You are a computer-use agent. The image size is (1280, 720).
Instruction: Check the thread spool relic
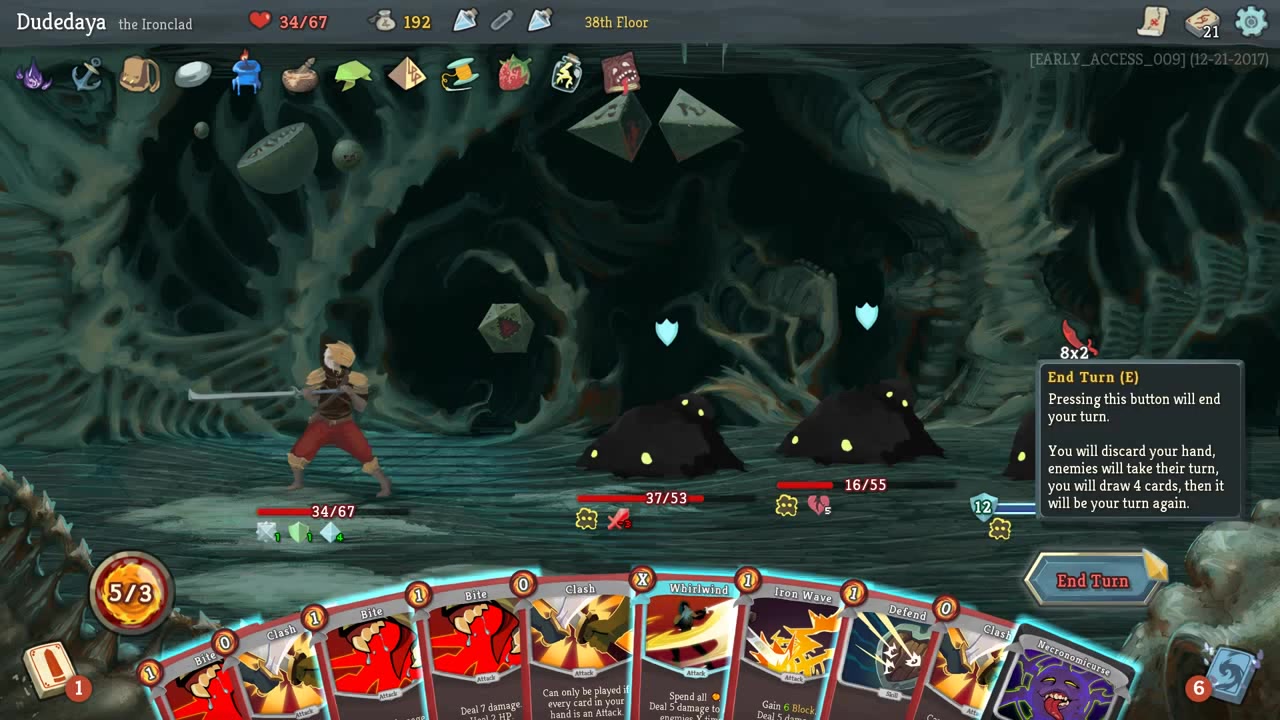pyautogui.click(x=460, y=75)
